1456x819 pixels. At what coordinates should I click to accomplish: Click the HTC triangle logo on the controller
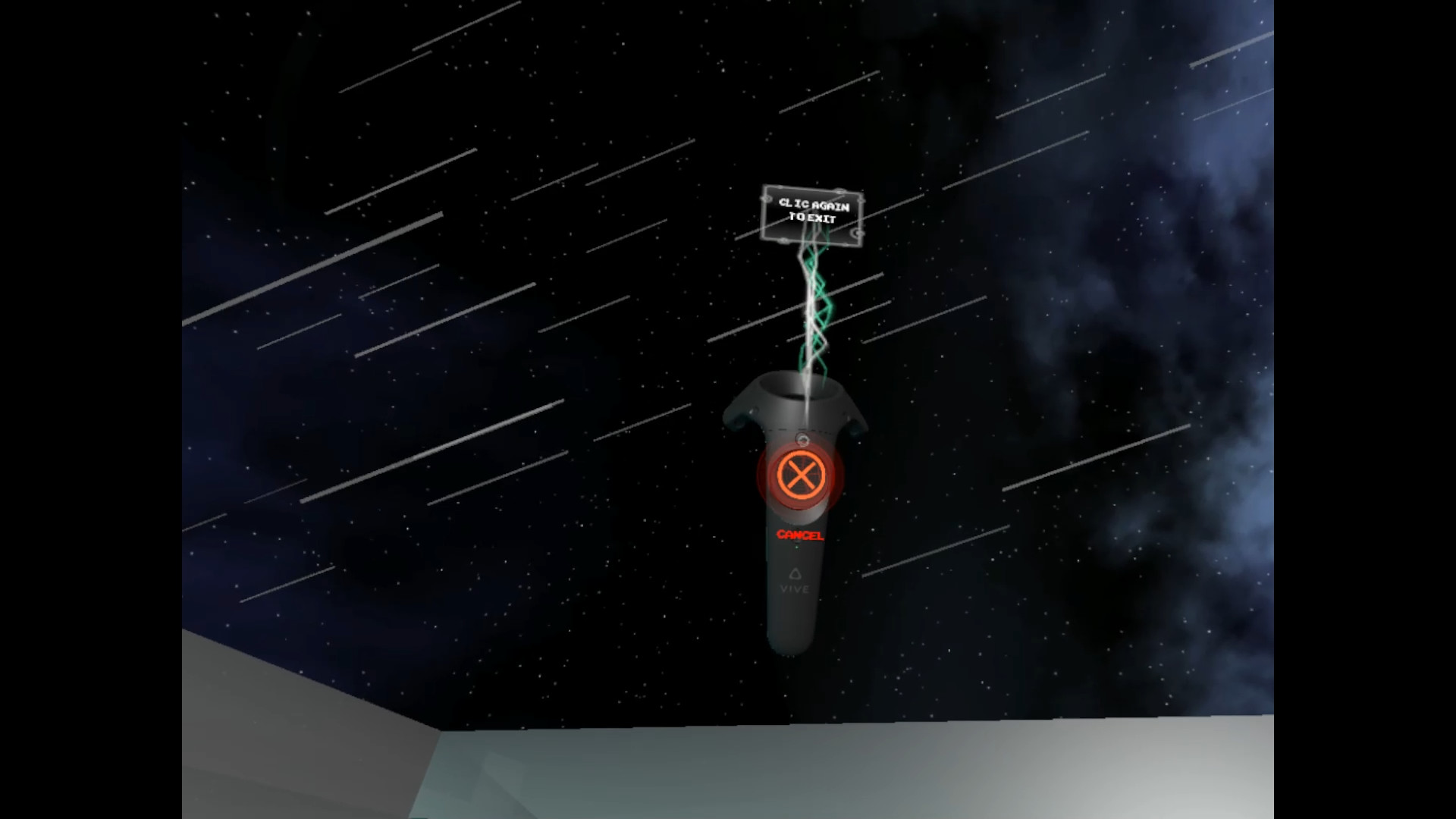pos(794,574)
